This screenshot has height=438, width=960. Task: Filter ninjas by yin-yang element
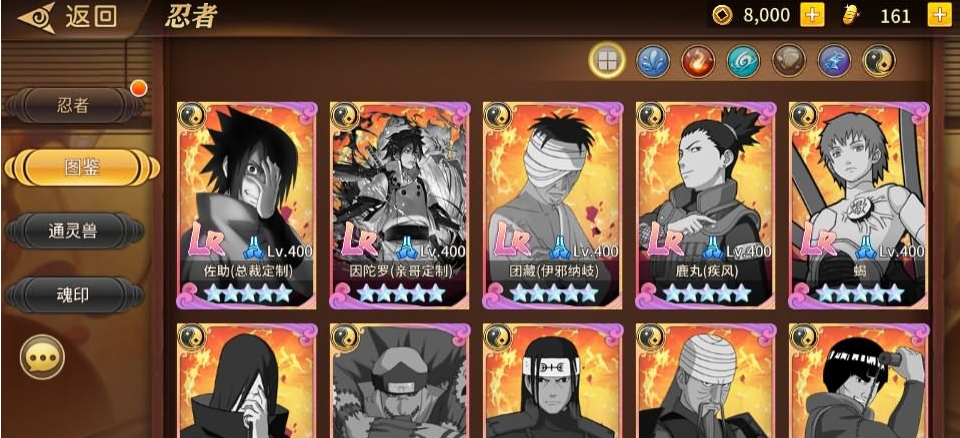879,61
